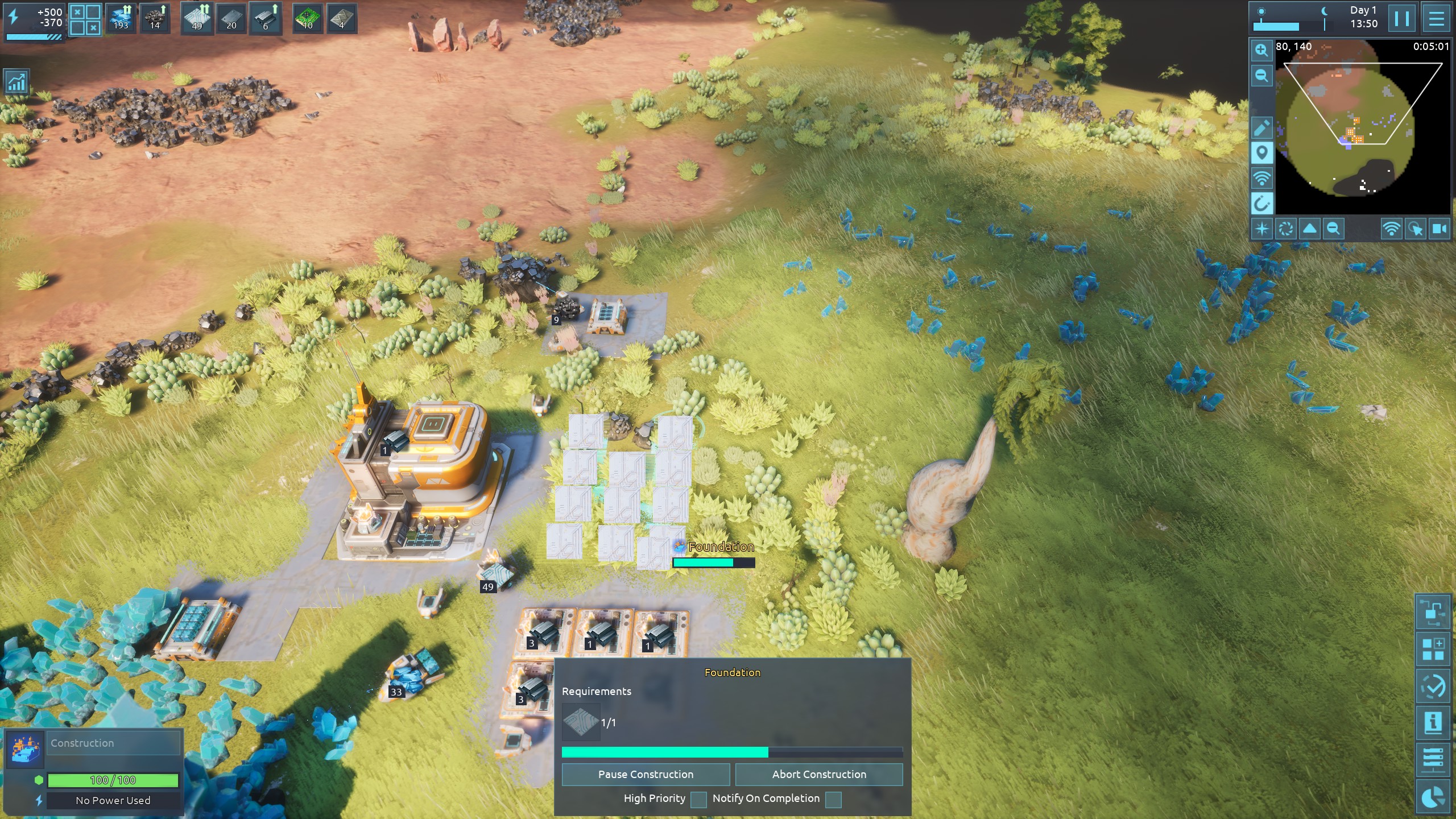Select the blue crystal resource showing 193
1456x819 pixels.
(x=121, y=19)
